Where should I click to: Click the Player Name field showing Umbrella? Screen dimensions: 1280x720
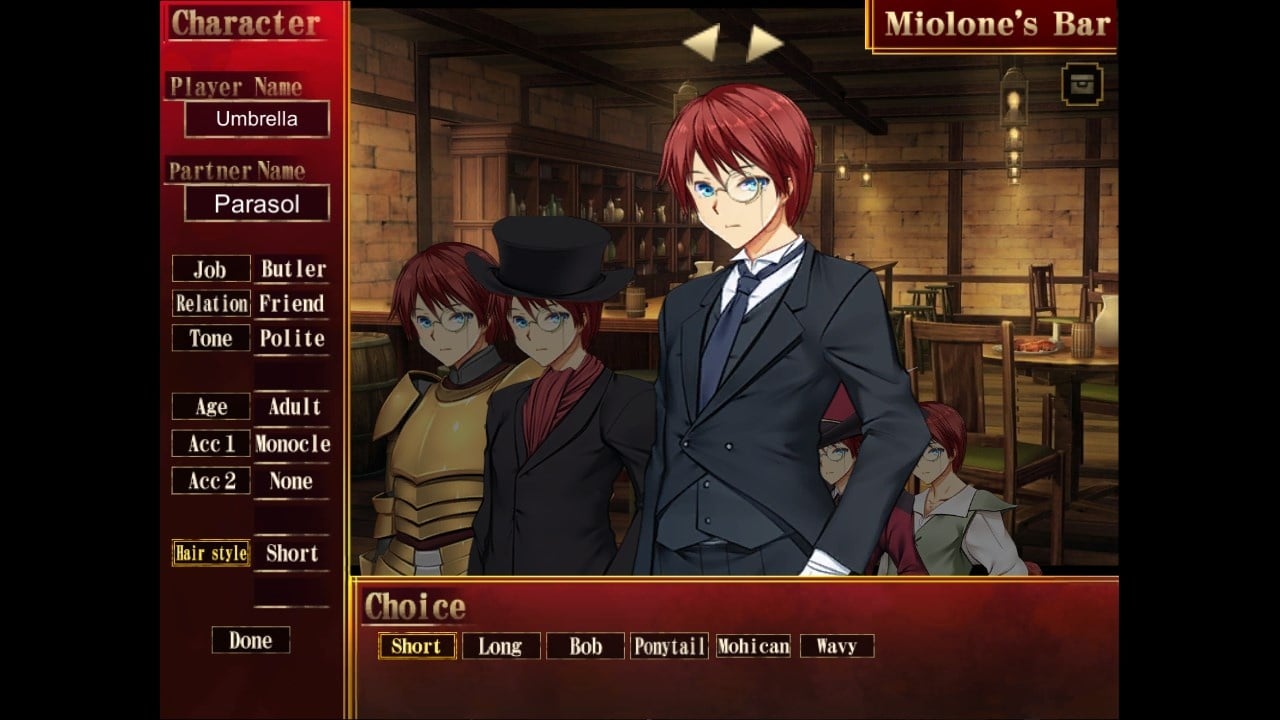[257, 119]
